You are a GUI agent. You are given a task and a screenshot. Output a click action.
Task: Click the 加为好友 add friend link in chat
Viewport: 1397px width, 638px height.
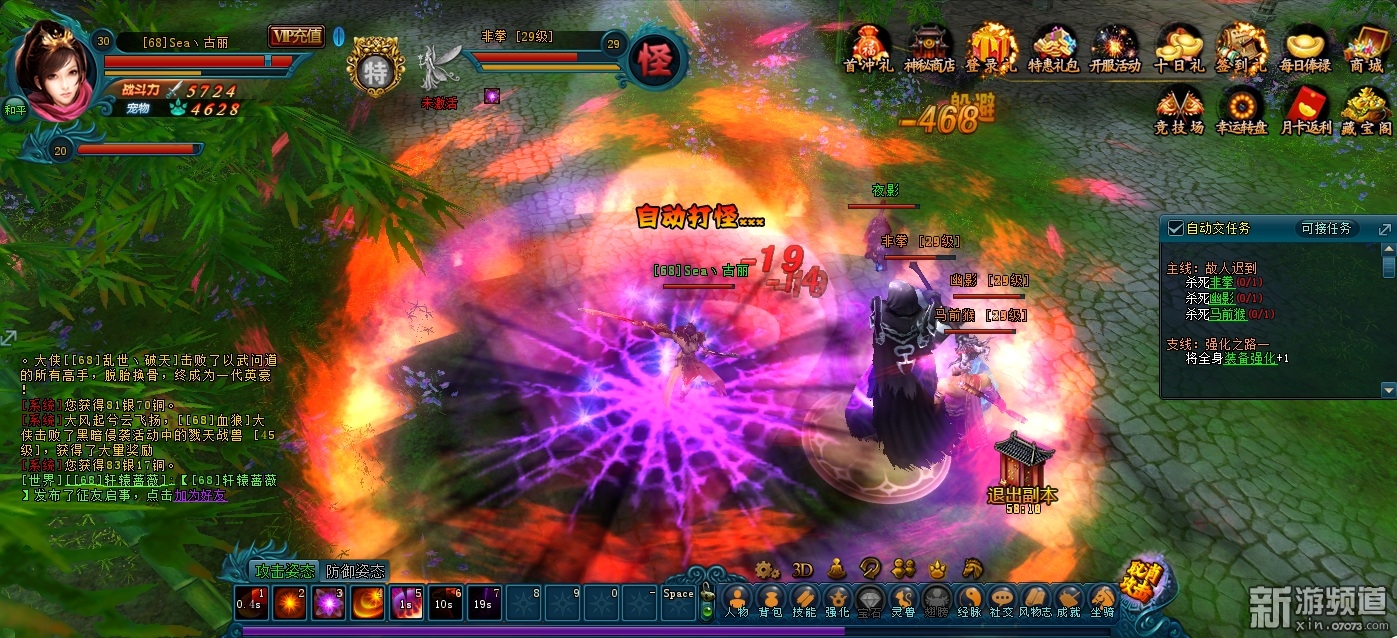[x=201, y=495]
